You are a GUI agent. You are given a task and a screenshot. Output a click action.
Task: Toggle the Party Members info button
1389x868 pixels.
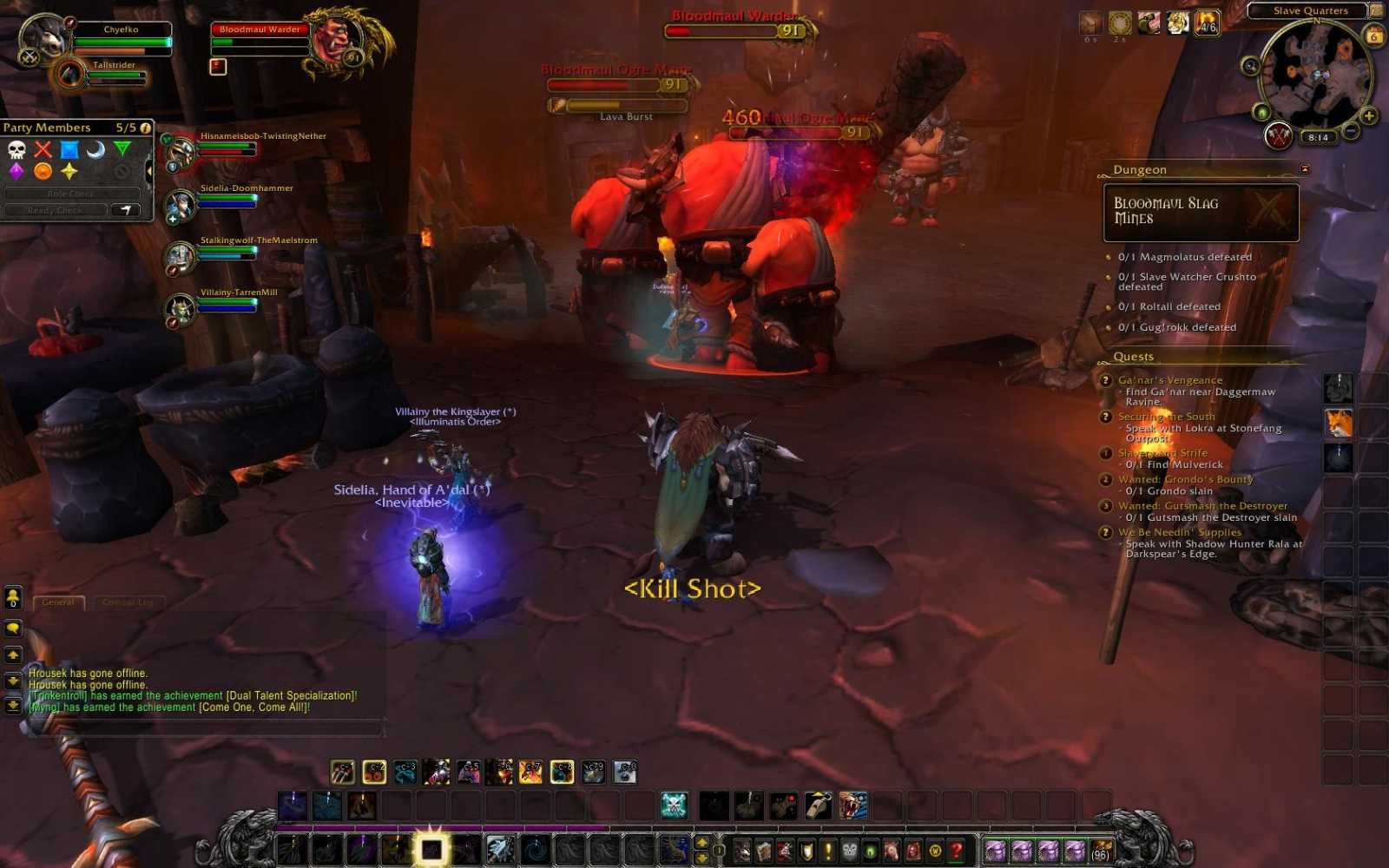point(146,128)
